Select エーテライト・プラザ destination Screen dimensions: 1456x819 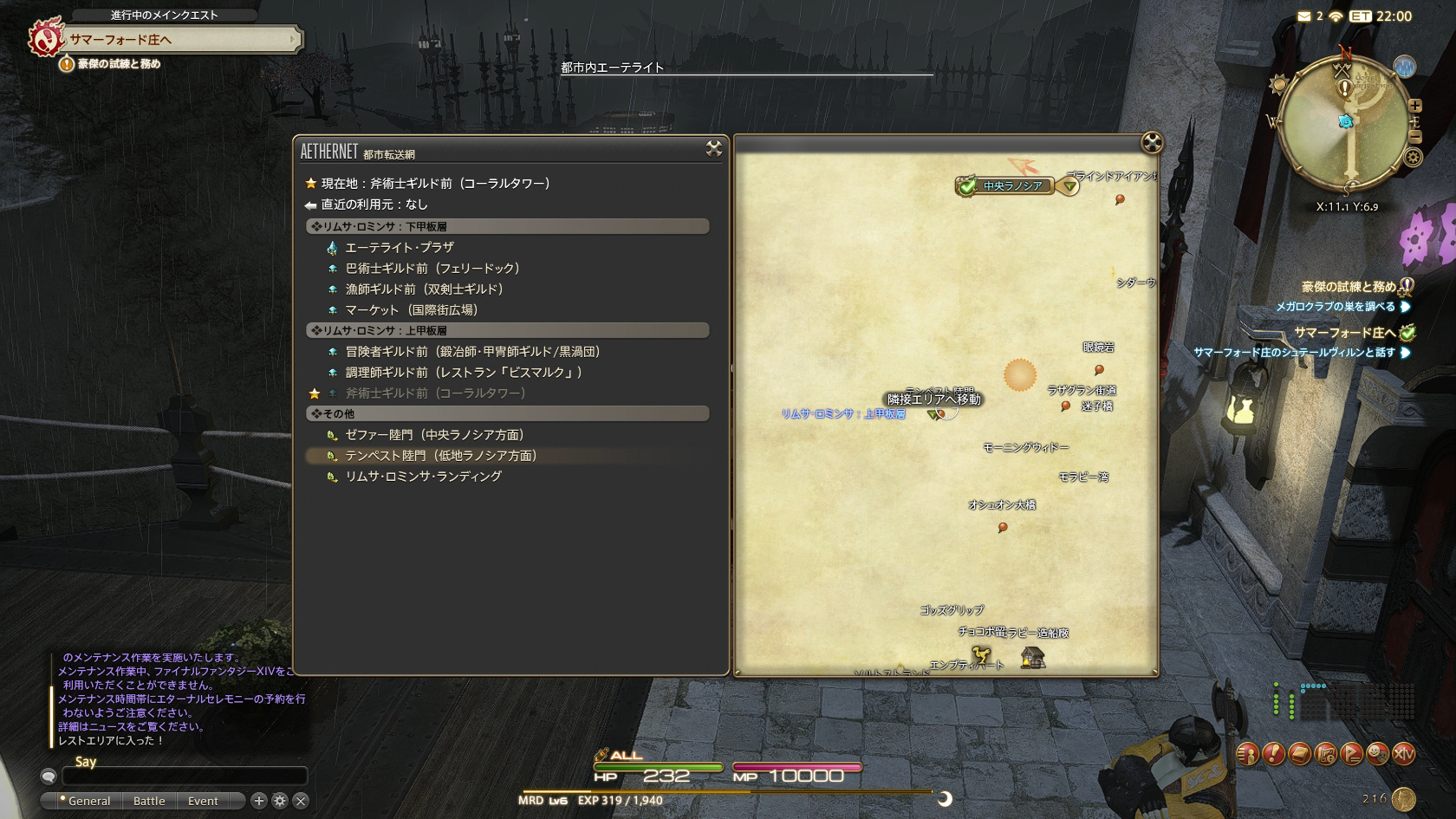[400, 248]
